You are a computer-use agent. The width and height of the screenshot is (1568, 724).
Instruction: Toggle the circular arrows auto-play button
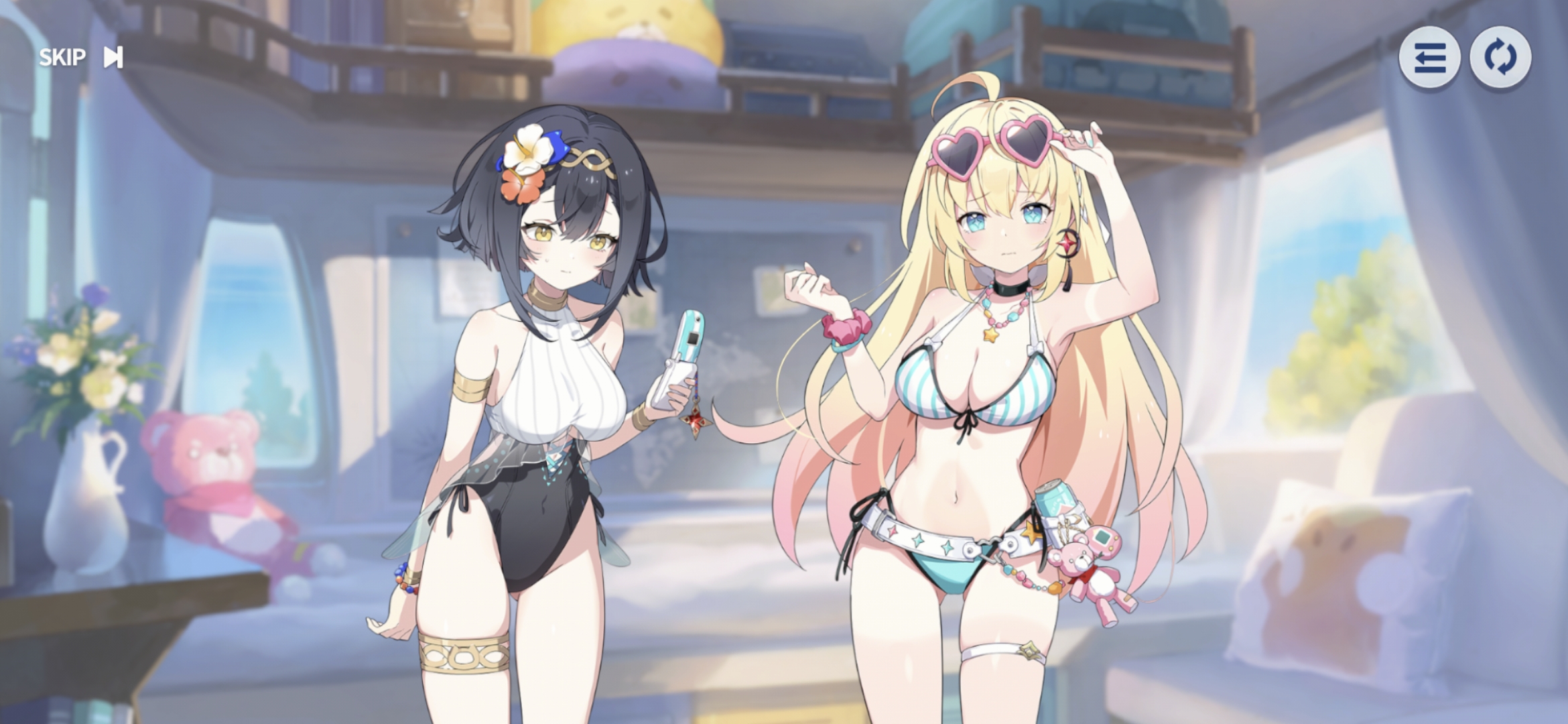[1500, 58]
